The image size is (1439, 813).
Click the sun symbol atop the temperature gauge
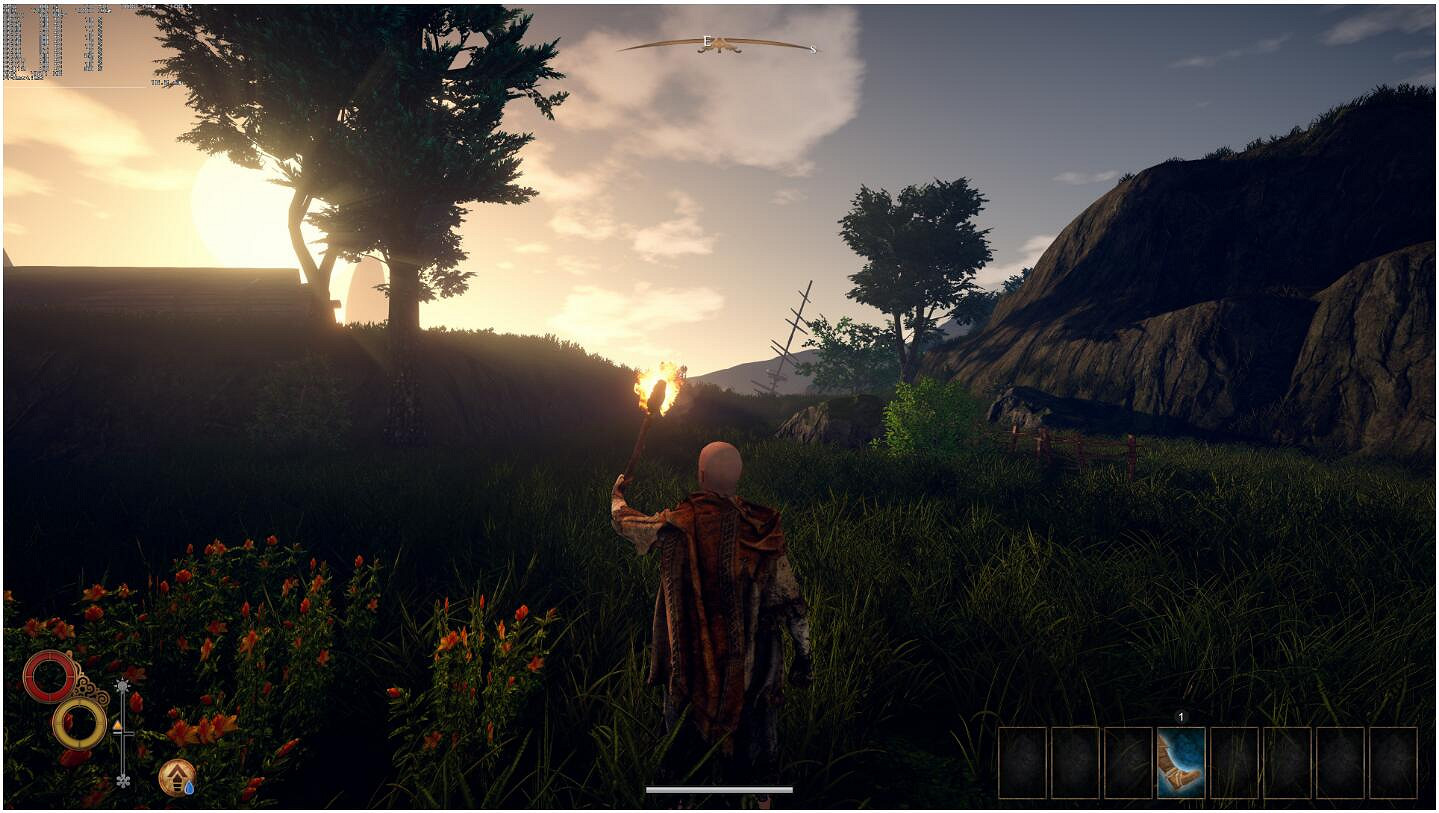pyautogui.click(x=122, y=685)
